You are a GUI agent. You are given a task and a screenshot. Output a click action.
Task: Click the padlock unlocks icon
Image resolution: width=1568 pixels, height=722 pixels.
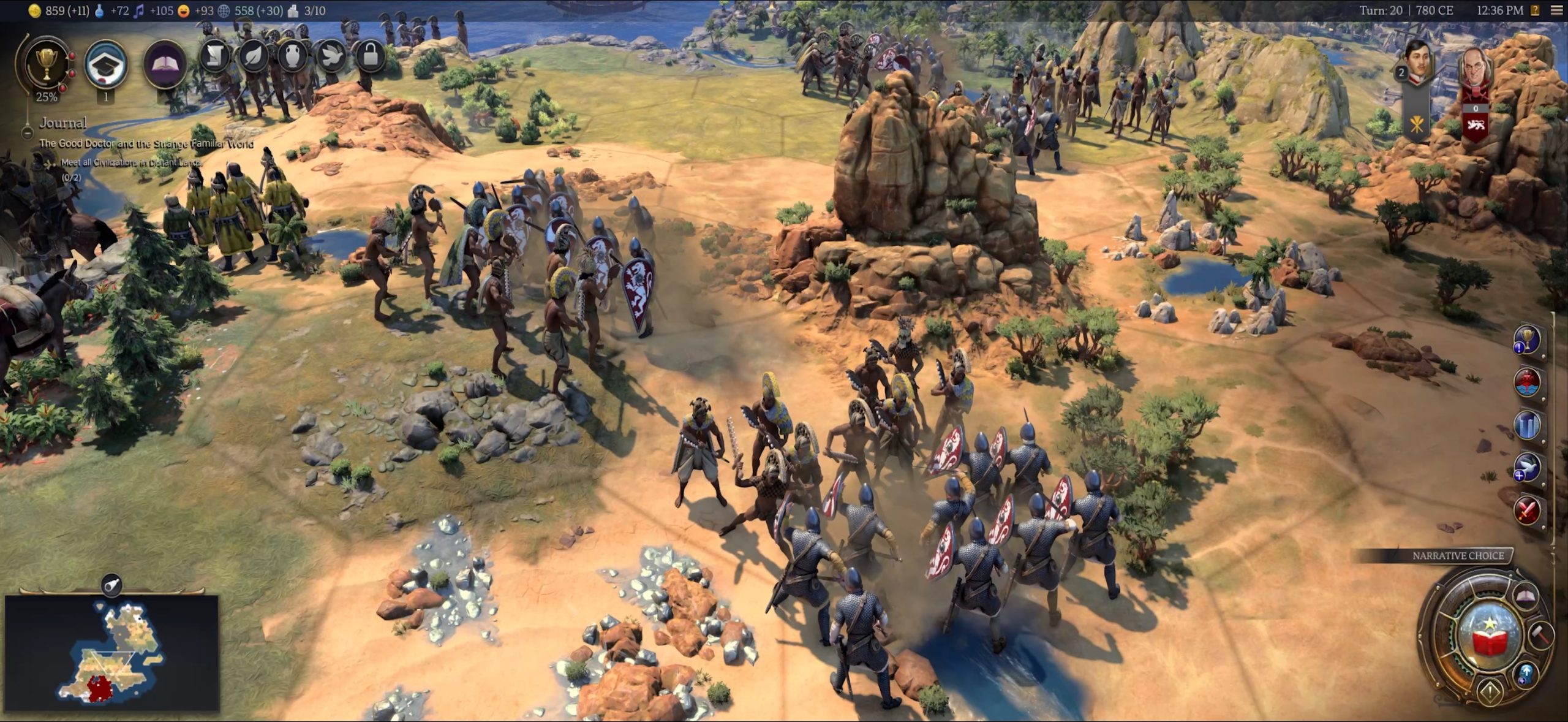coord(370,57)
